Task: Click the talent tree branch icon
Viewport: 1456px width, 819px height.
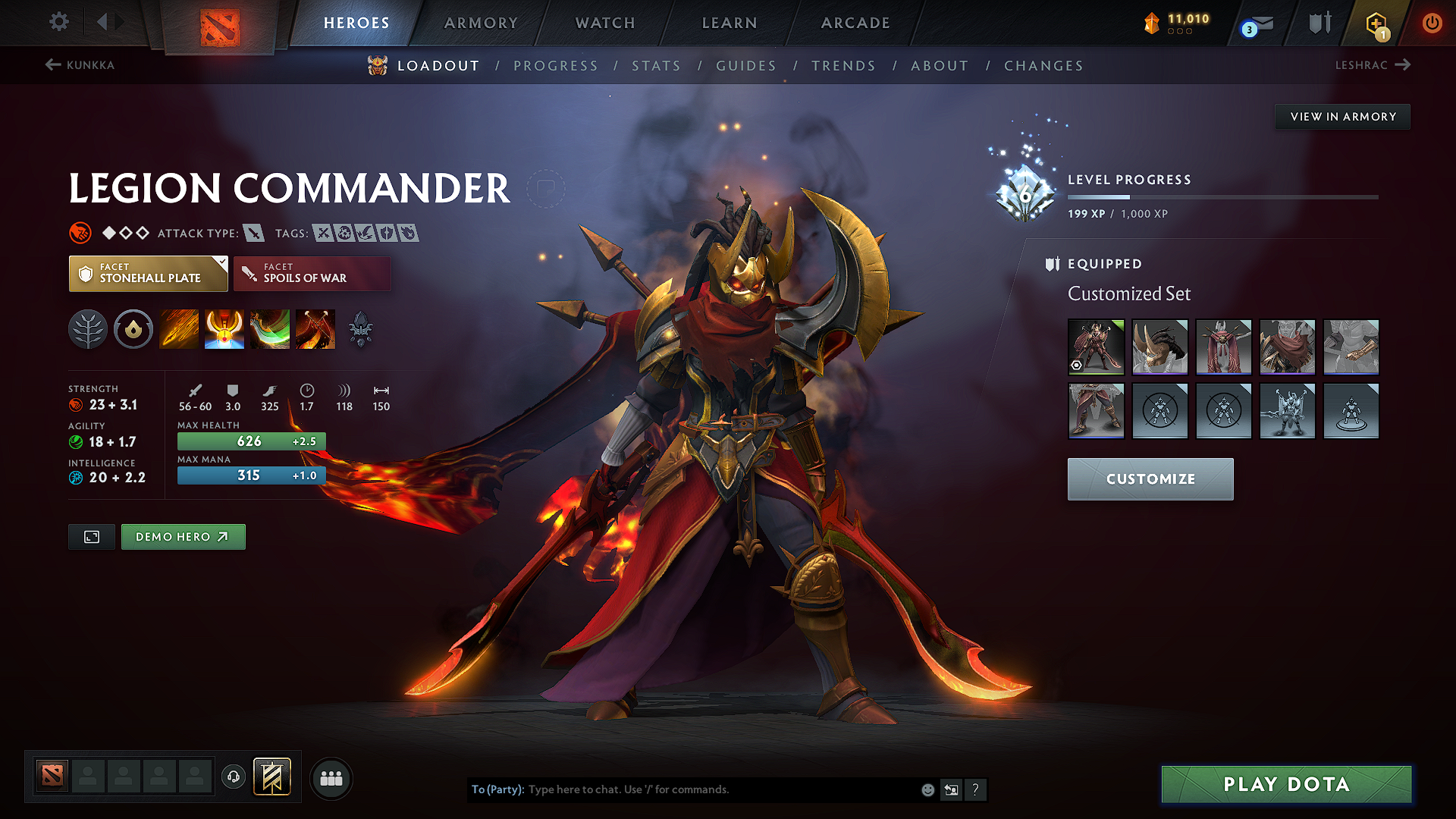Action: [87, 329]
